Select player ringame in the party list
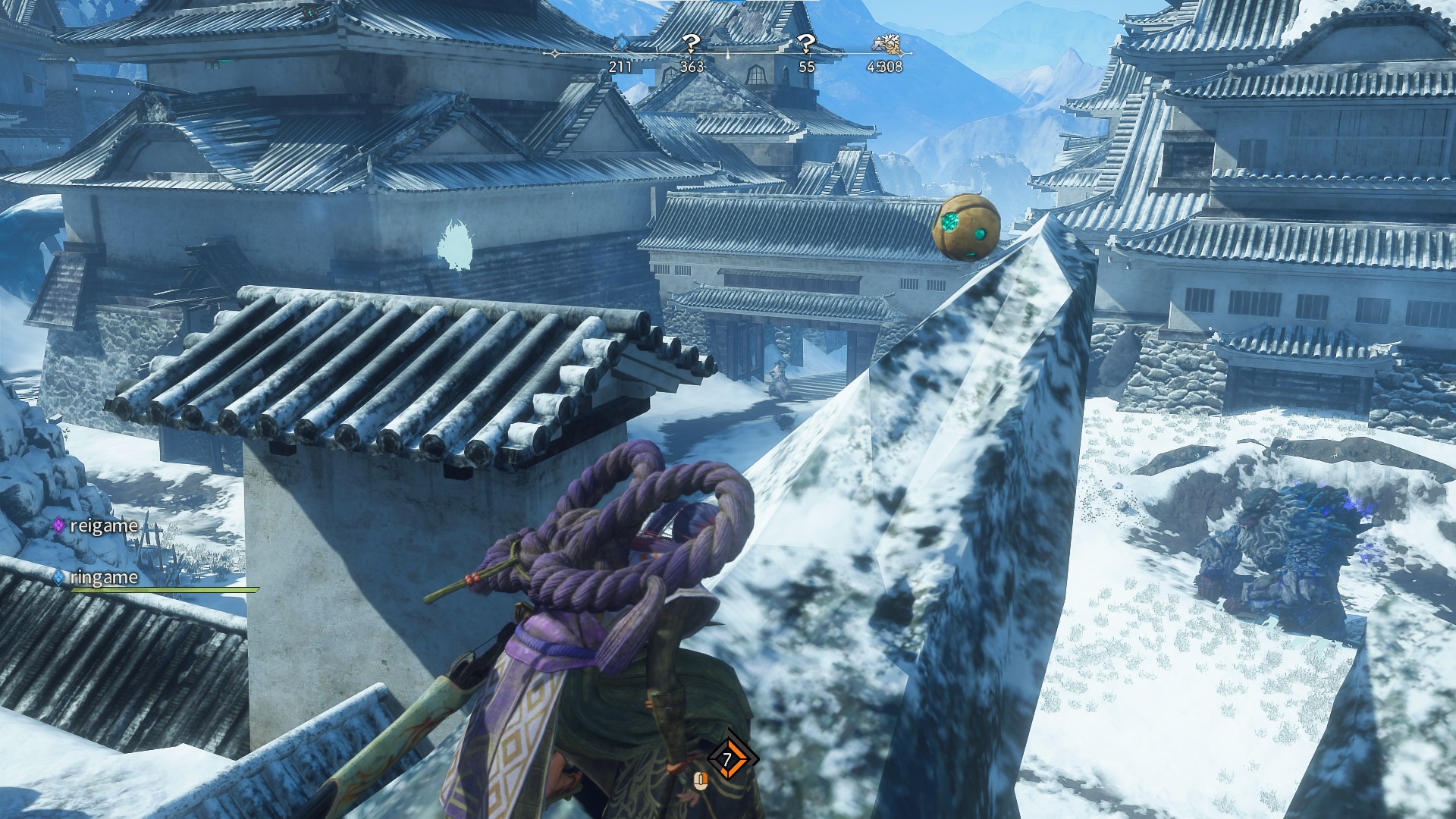 [103, 578]
